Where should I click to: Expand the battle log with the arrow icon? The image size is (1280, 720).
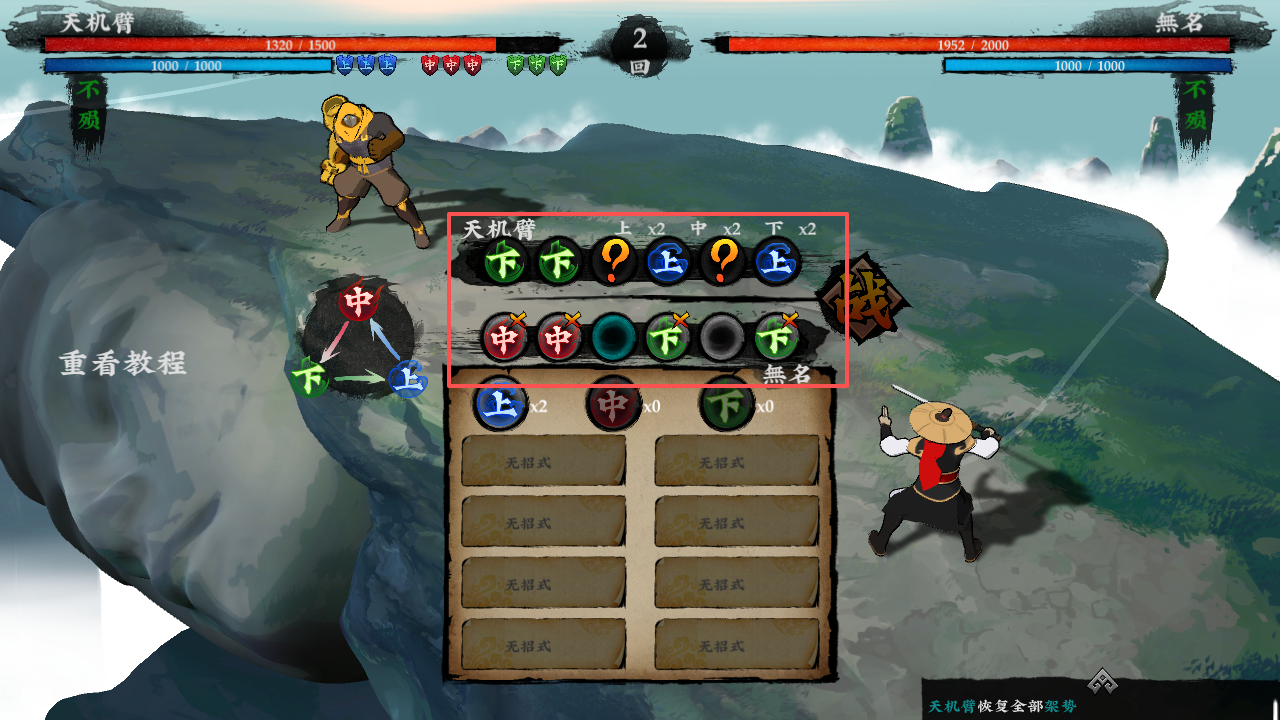pos(1102,681)
